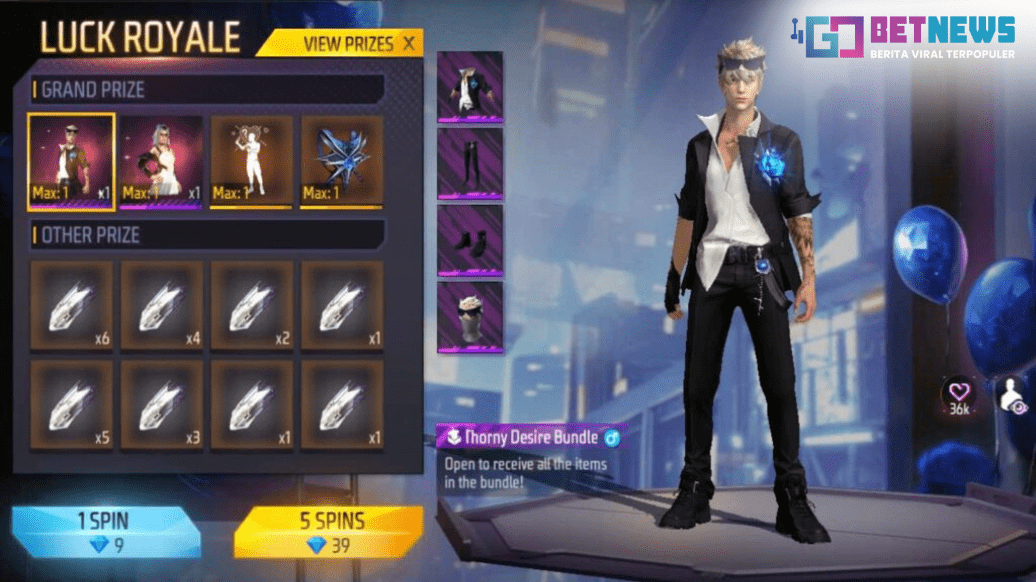The width and height of the screenshot is (1036, 582).
Task: Select the x4 token fragment prize
Action: click(161, 305)
